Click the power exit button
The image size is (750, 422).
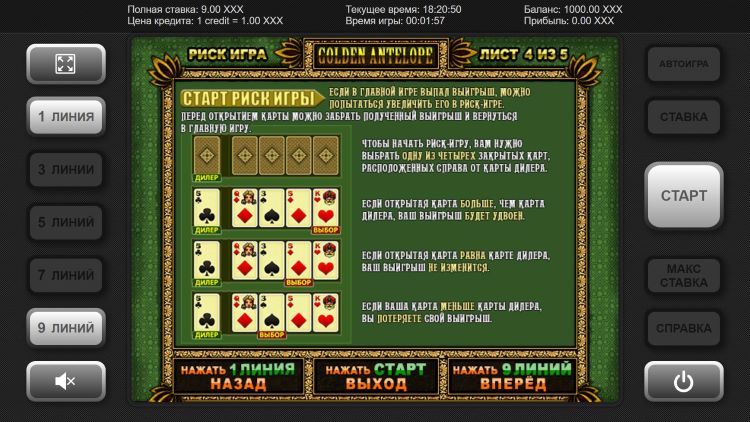(684, 380)
